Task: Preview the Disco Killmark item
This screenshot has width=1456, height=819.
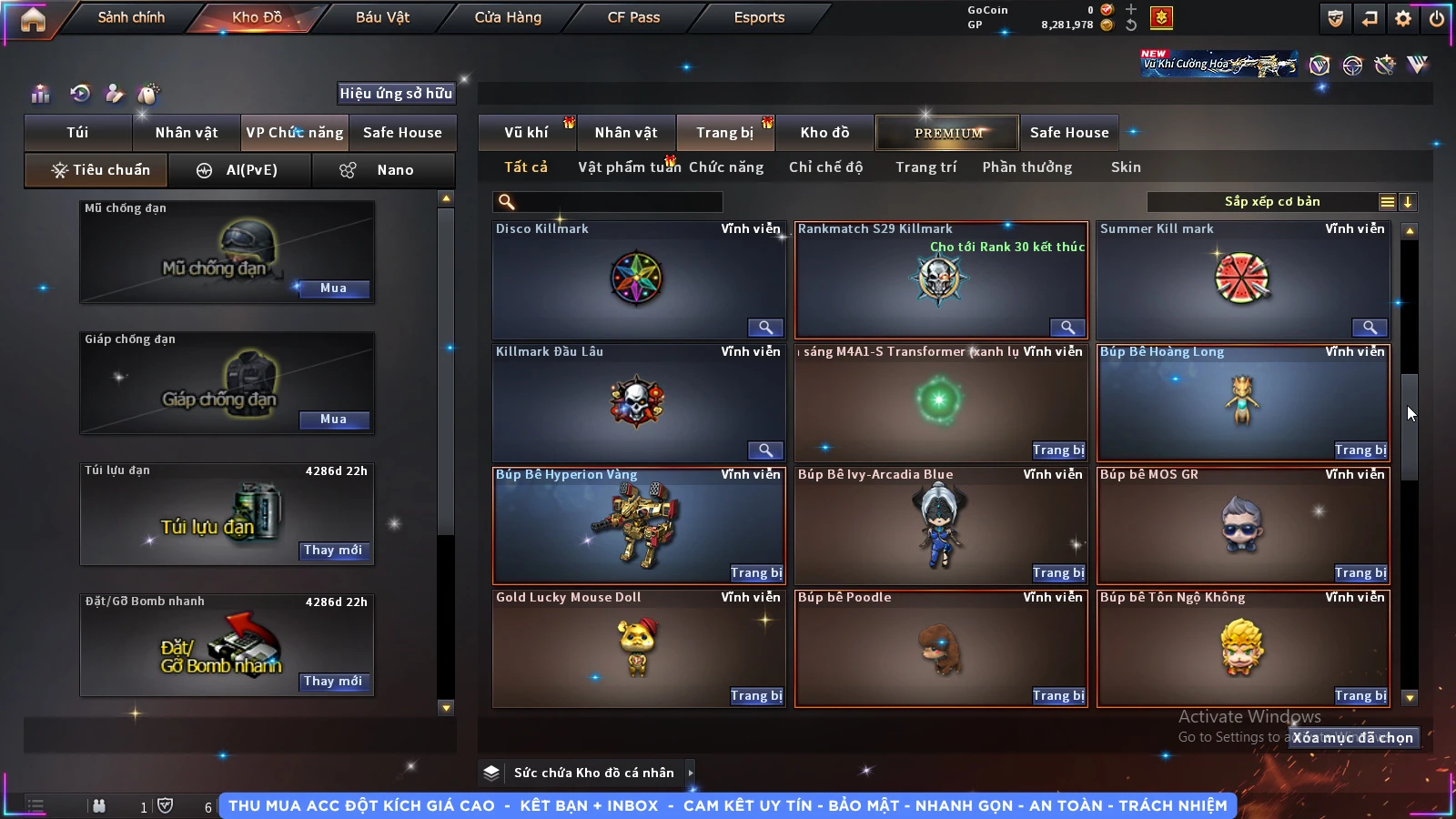Action: [x=765, y=328]
